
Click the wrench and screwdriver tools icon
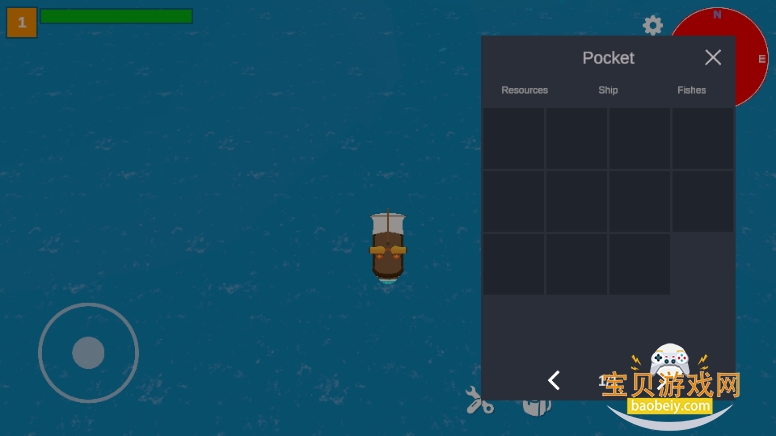(x=479, y=401)
